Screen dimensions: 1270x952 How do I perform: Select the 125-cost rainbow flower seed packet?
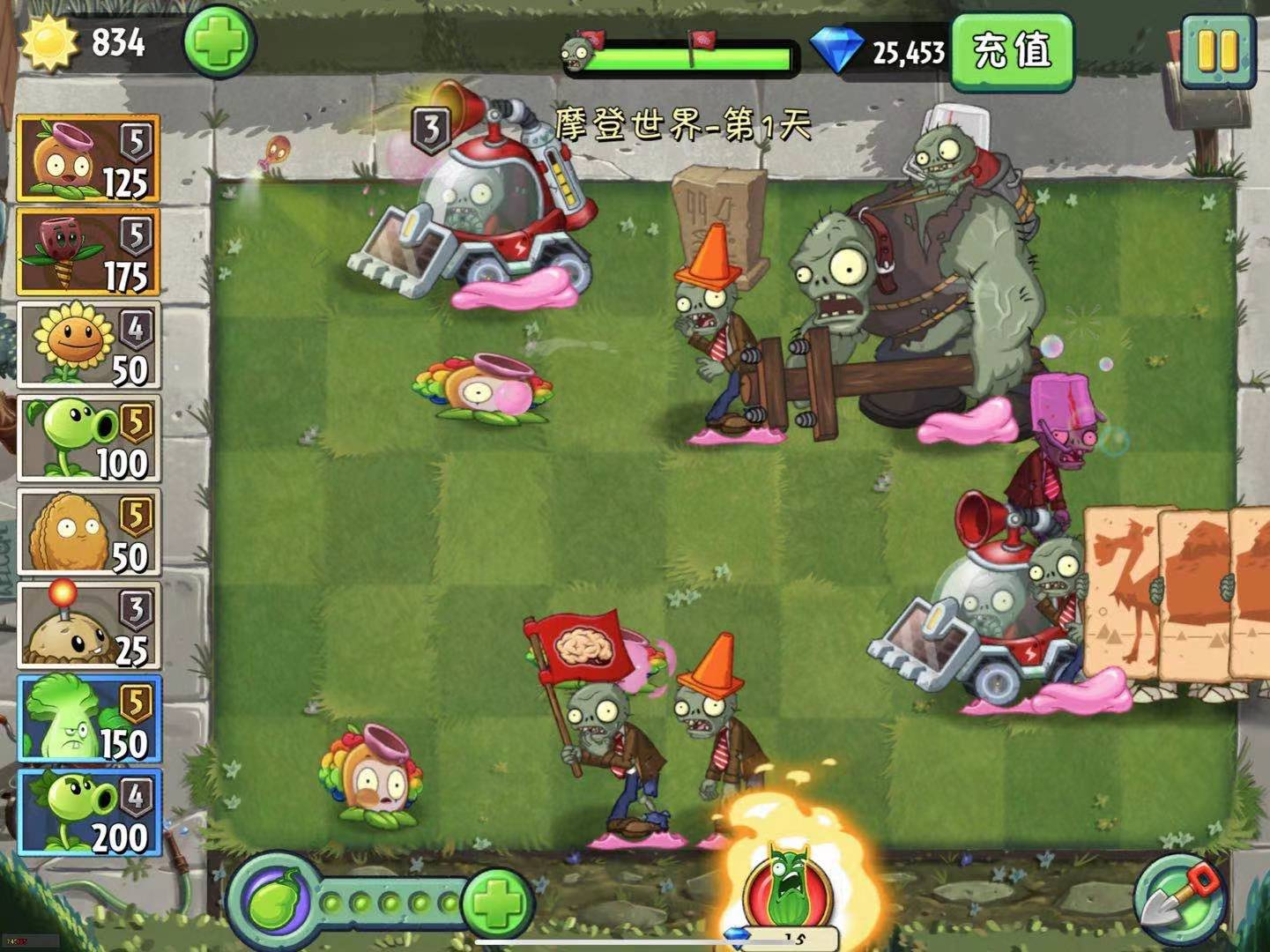88,159
